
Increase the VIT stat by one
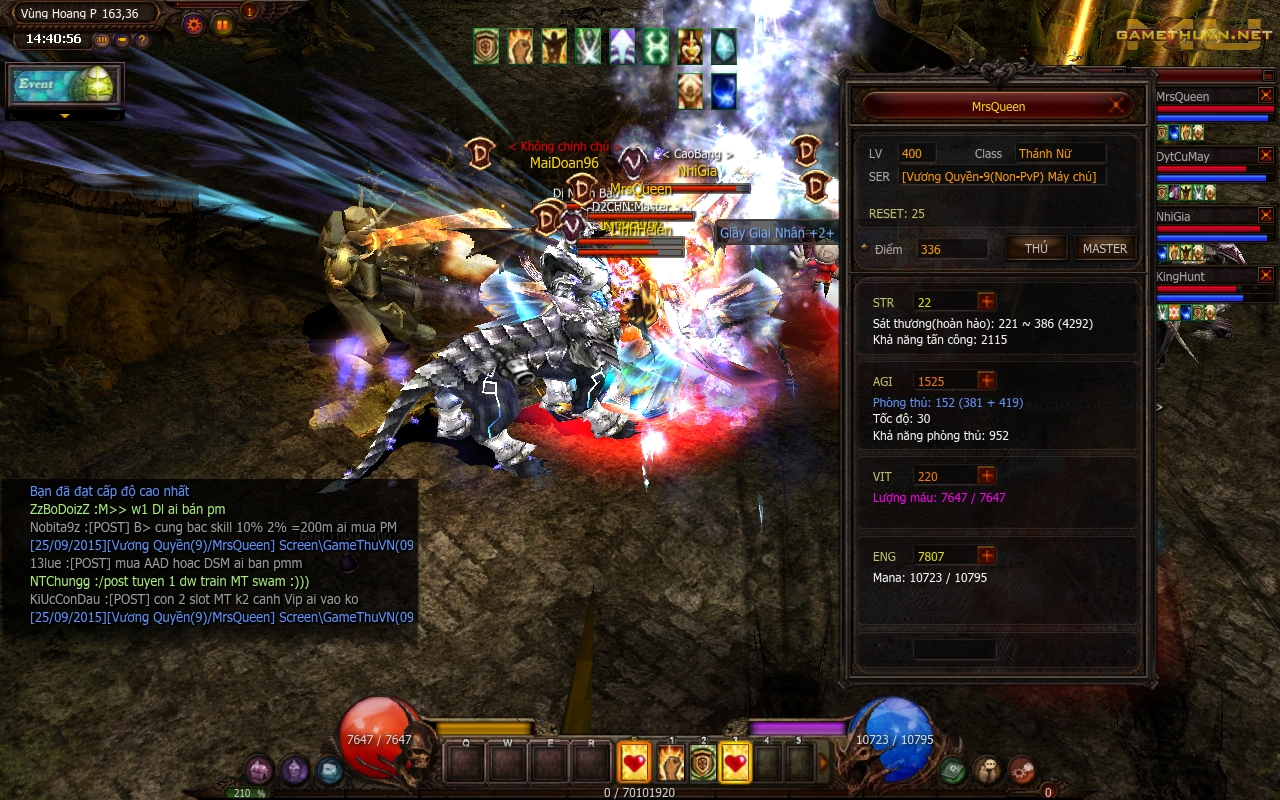click(987, 476)
